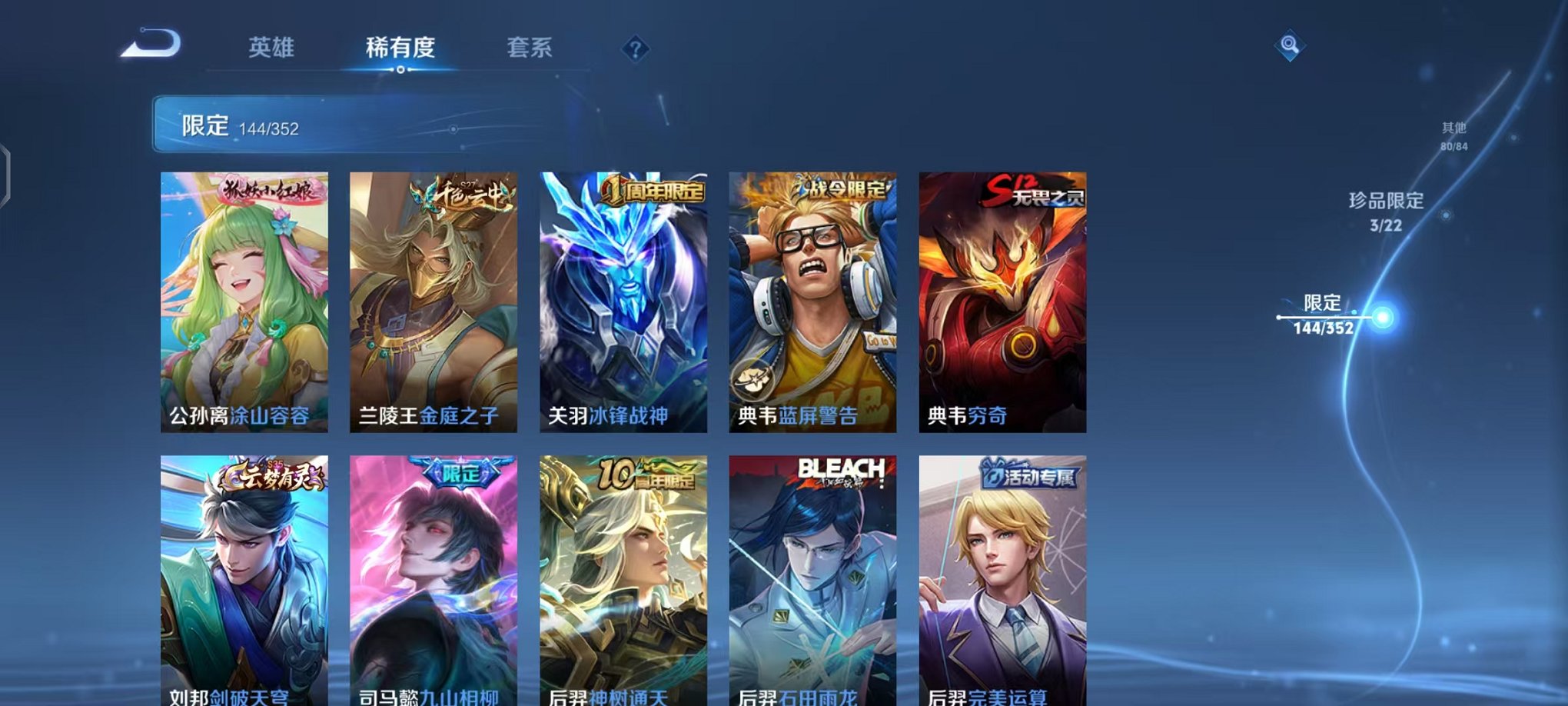Select the 稀有度 tab
Image resolution: width=1568 pixels, height=706 pixels.
click(399, 48)
